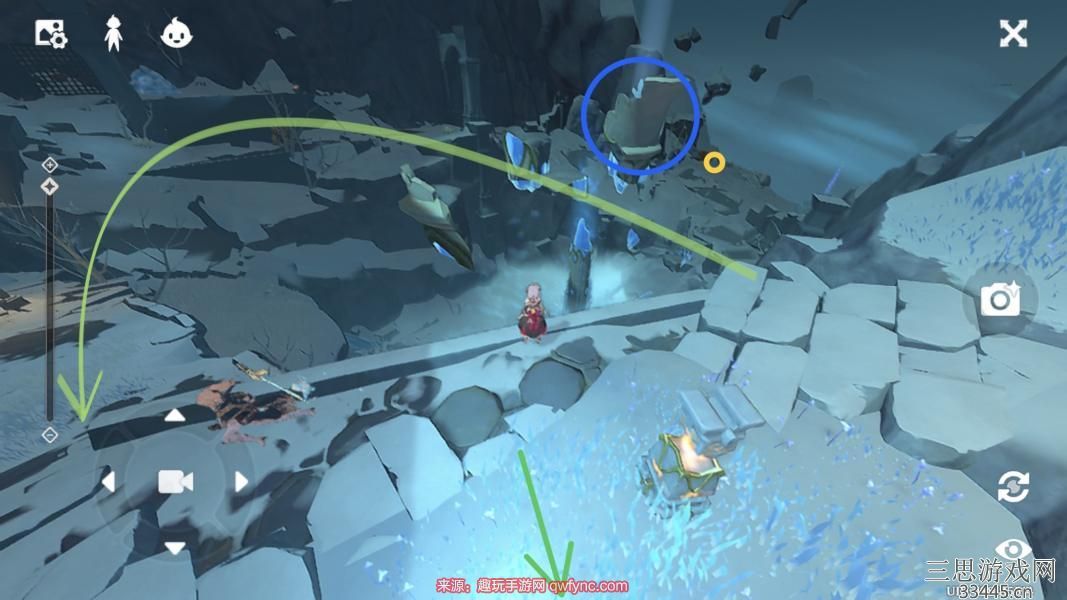The image size is (1067, 600).
Task: Take a photo with the camera button
Action: pos(999,299)
